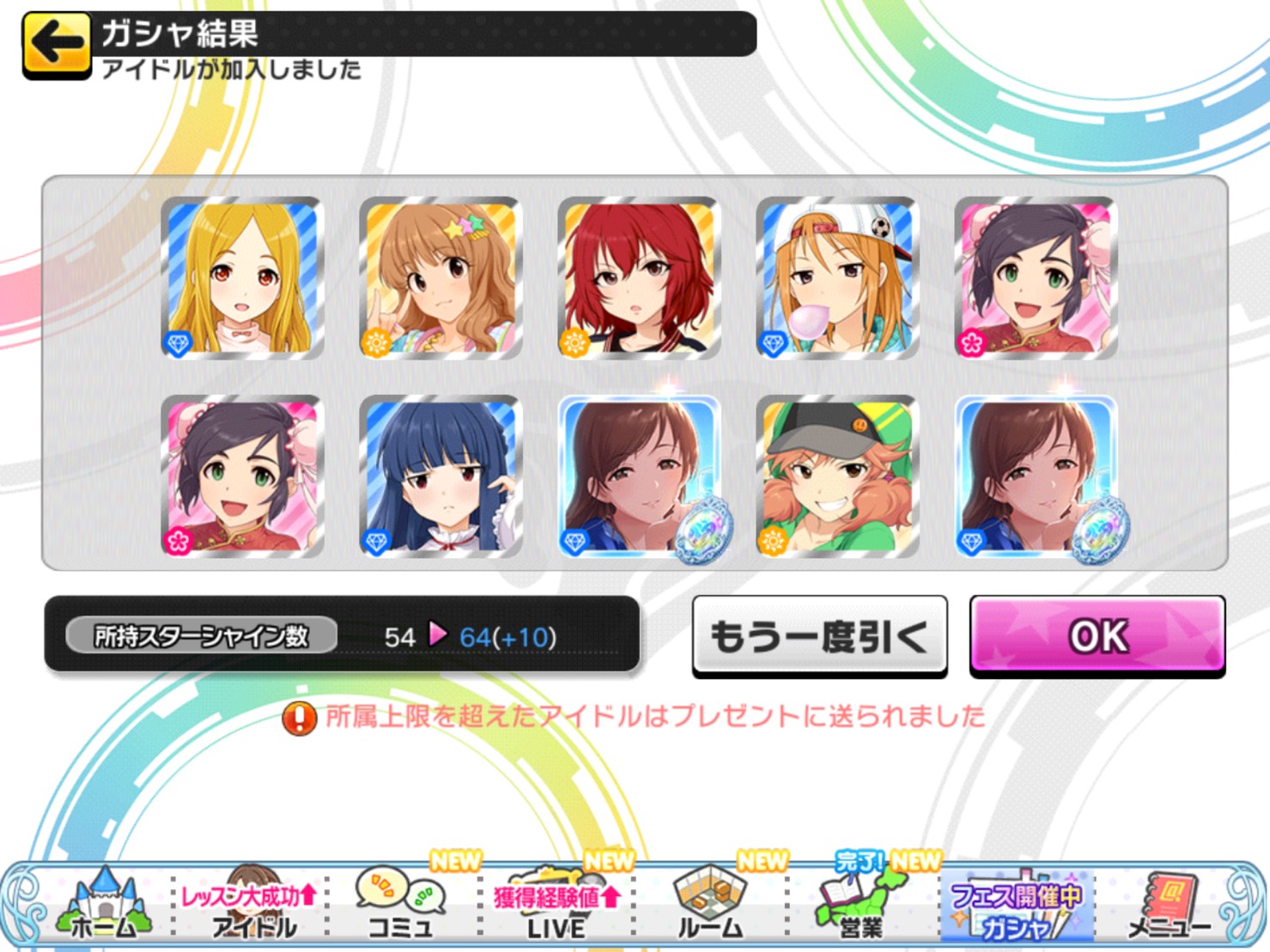1270x952 pixels.
Task: Select the orange-haired idol in grey cap
Action: 837,476
